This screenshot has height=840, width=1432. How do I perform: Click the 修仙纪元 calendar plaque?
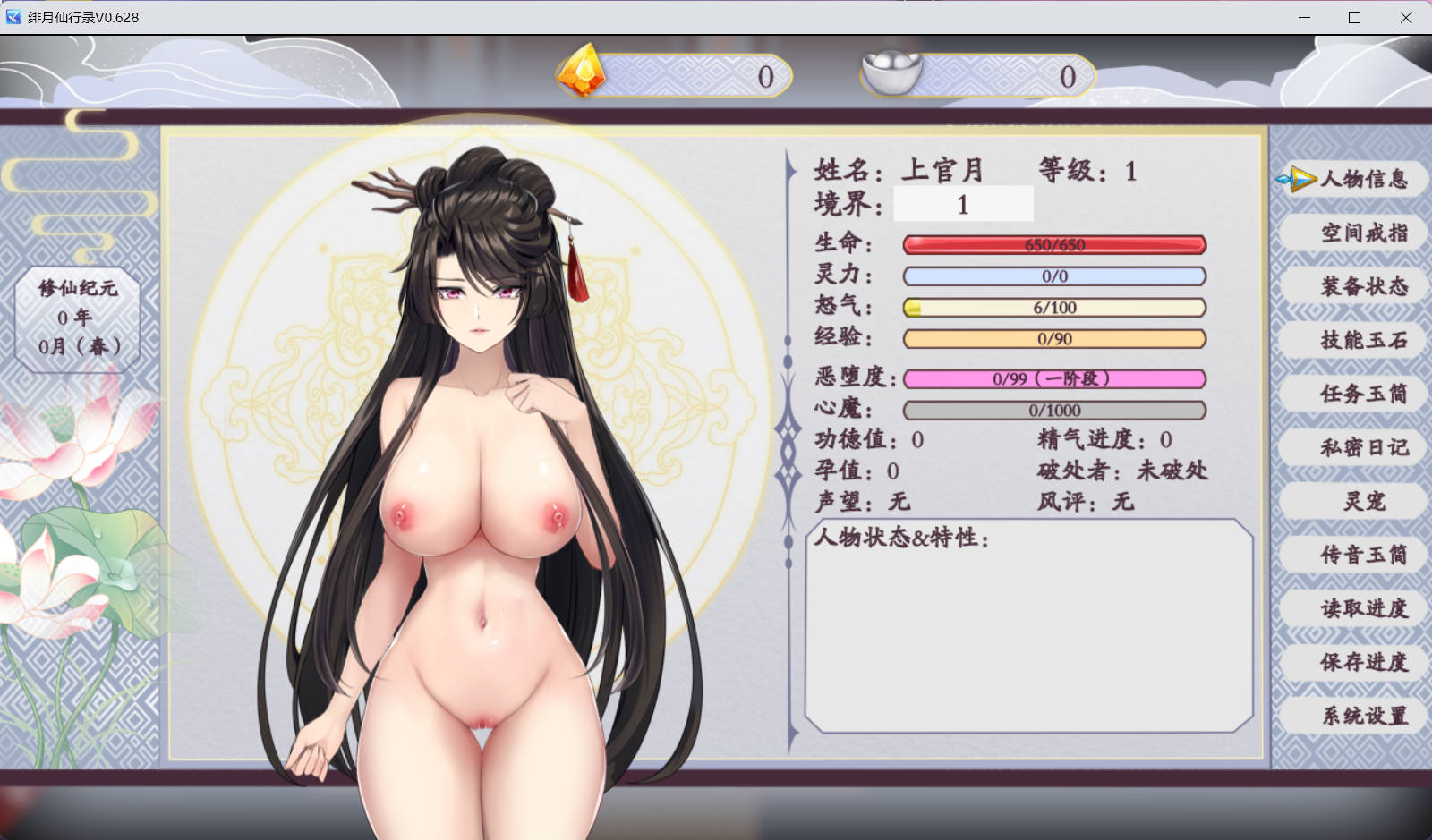tap(79, 318)
